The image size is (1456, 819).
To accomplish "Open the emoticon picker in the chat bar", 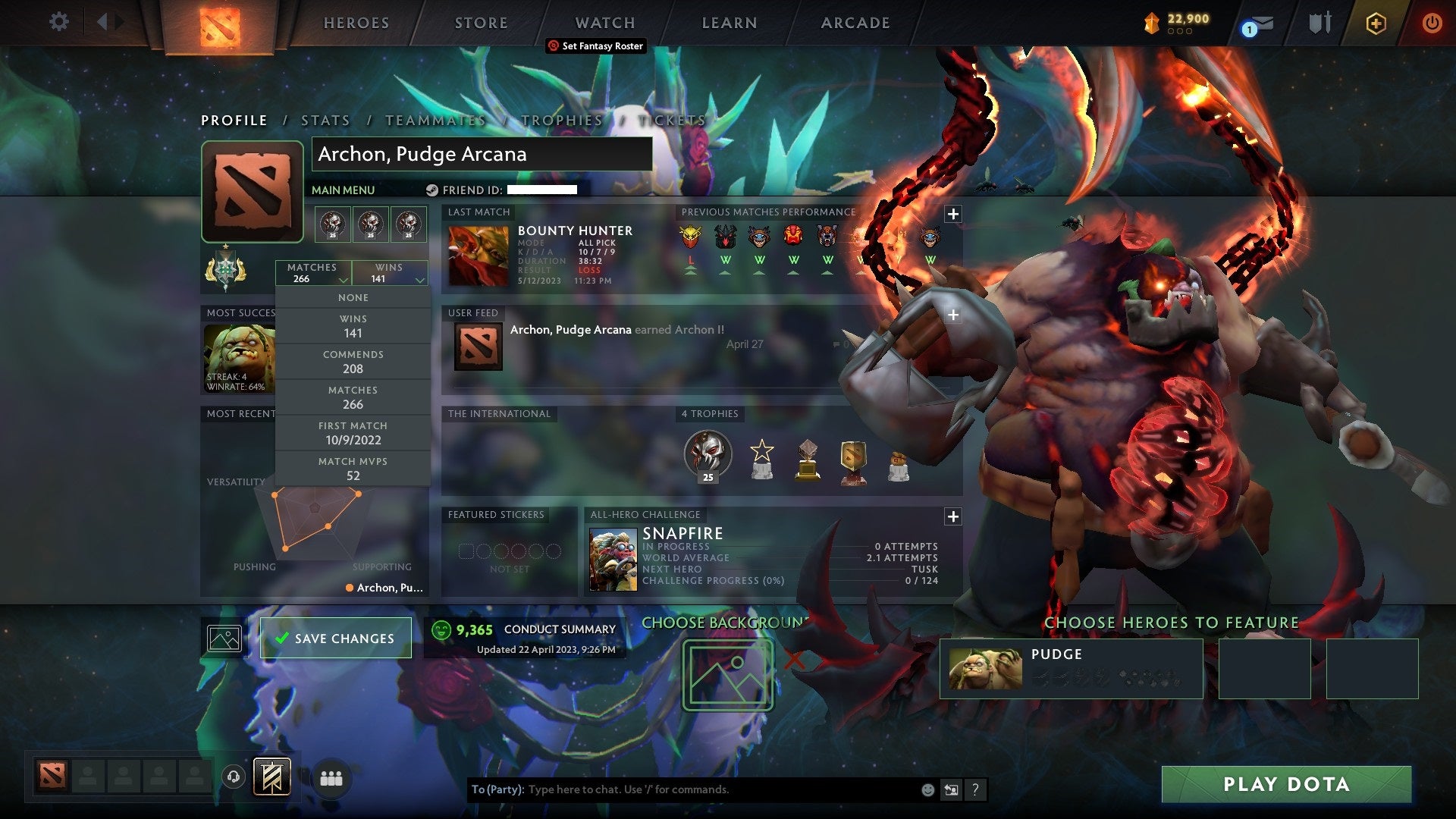I will 927,789.
